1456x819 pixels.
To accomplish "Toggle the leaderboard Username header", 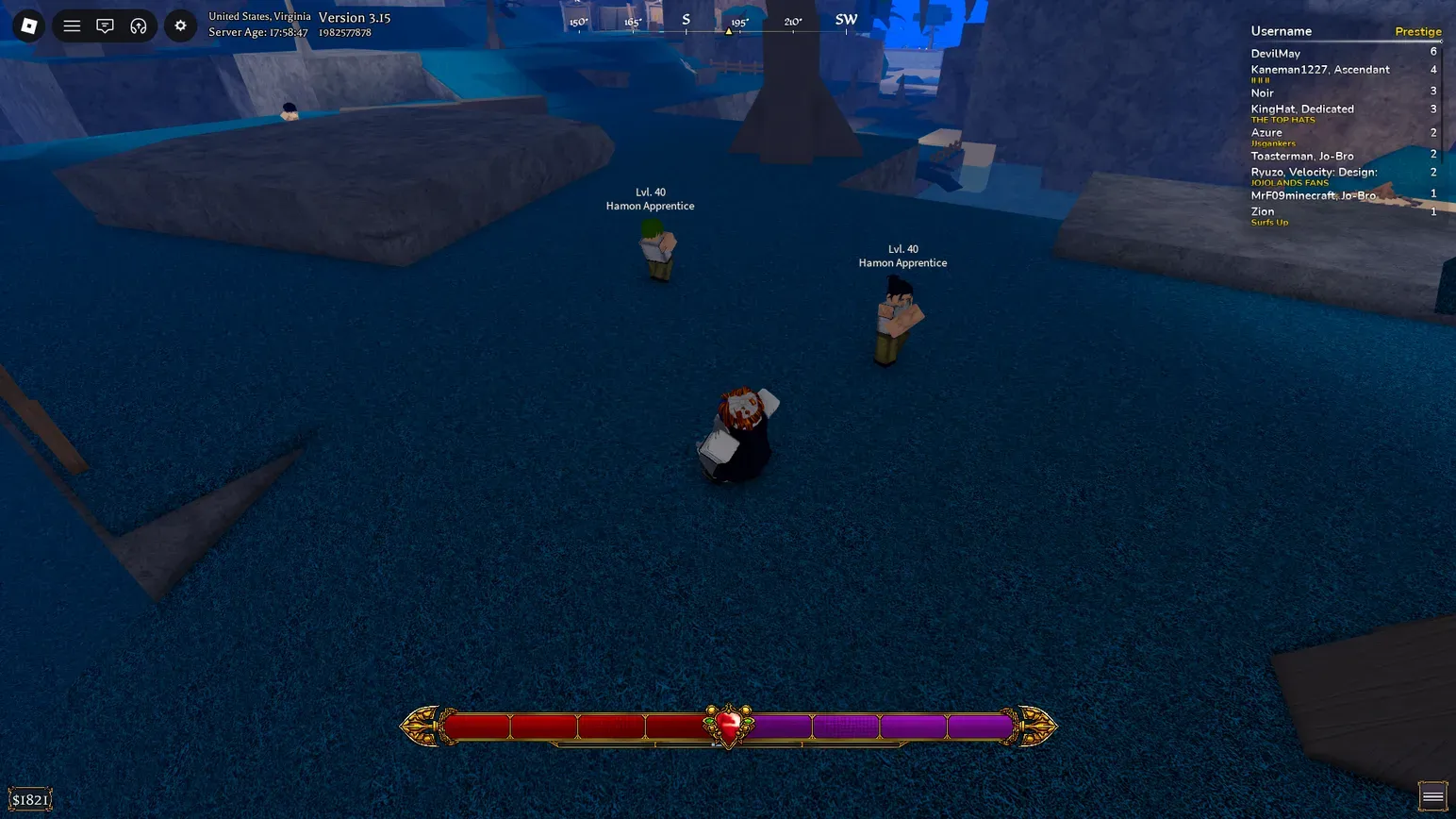I will click(1282, 31).
